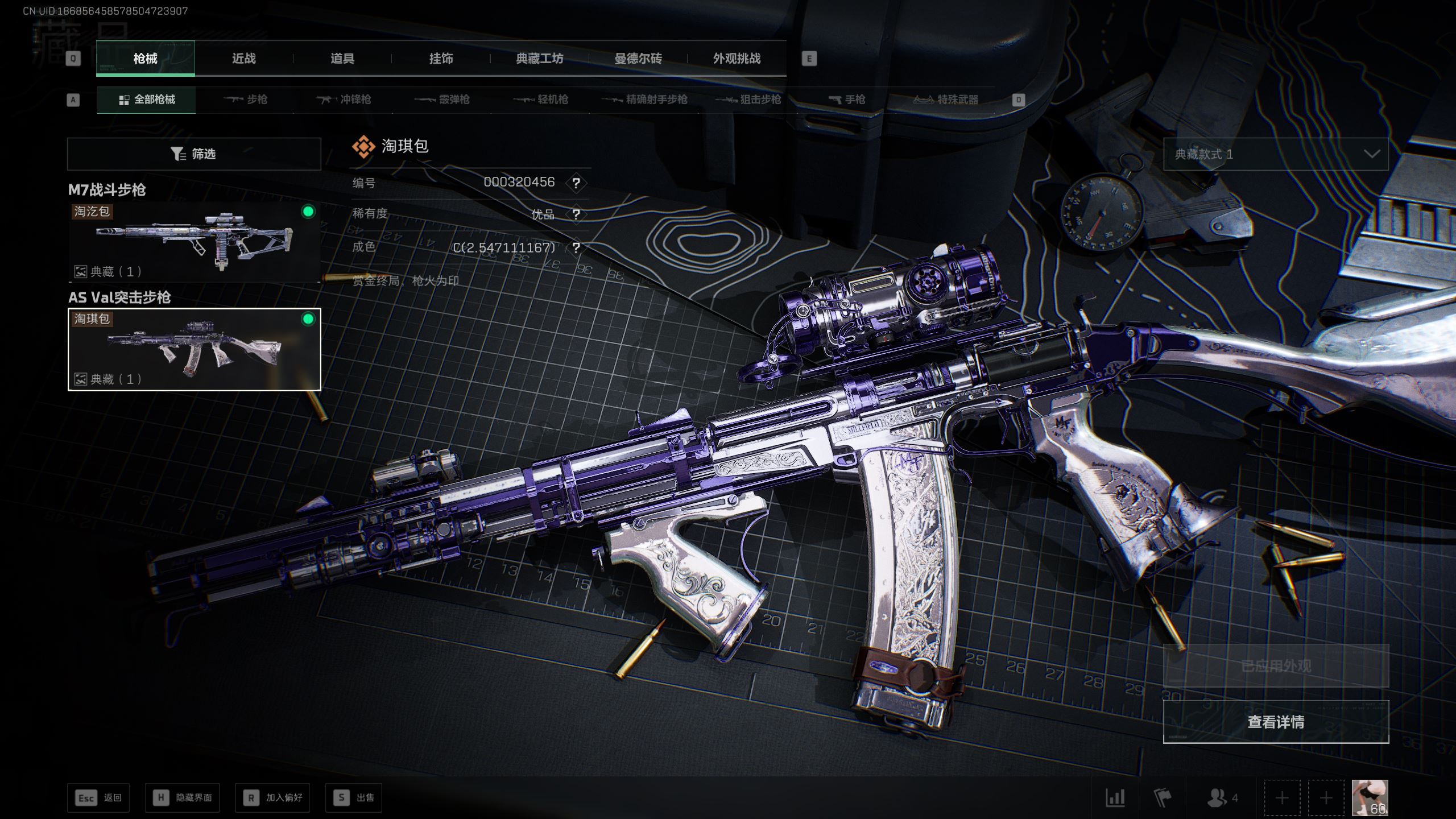Open the 筛选 filter button
The height and width of the screenshot is (819, 1456).
[x=194, y=154]
